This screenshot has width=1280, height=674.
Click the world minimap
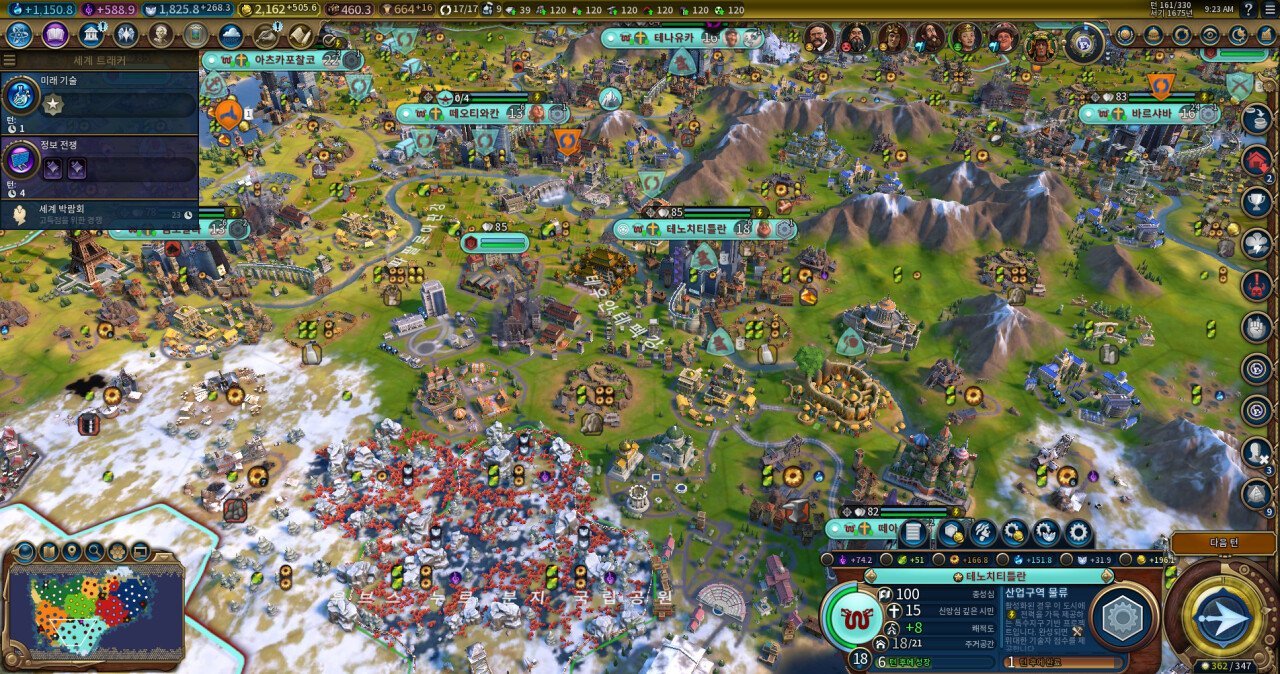tap(95, 607)
